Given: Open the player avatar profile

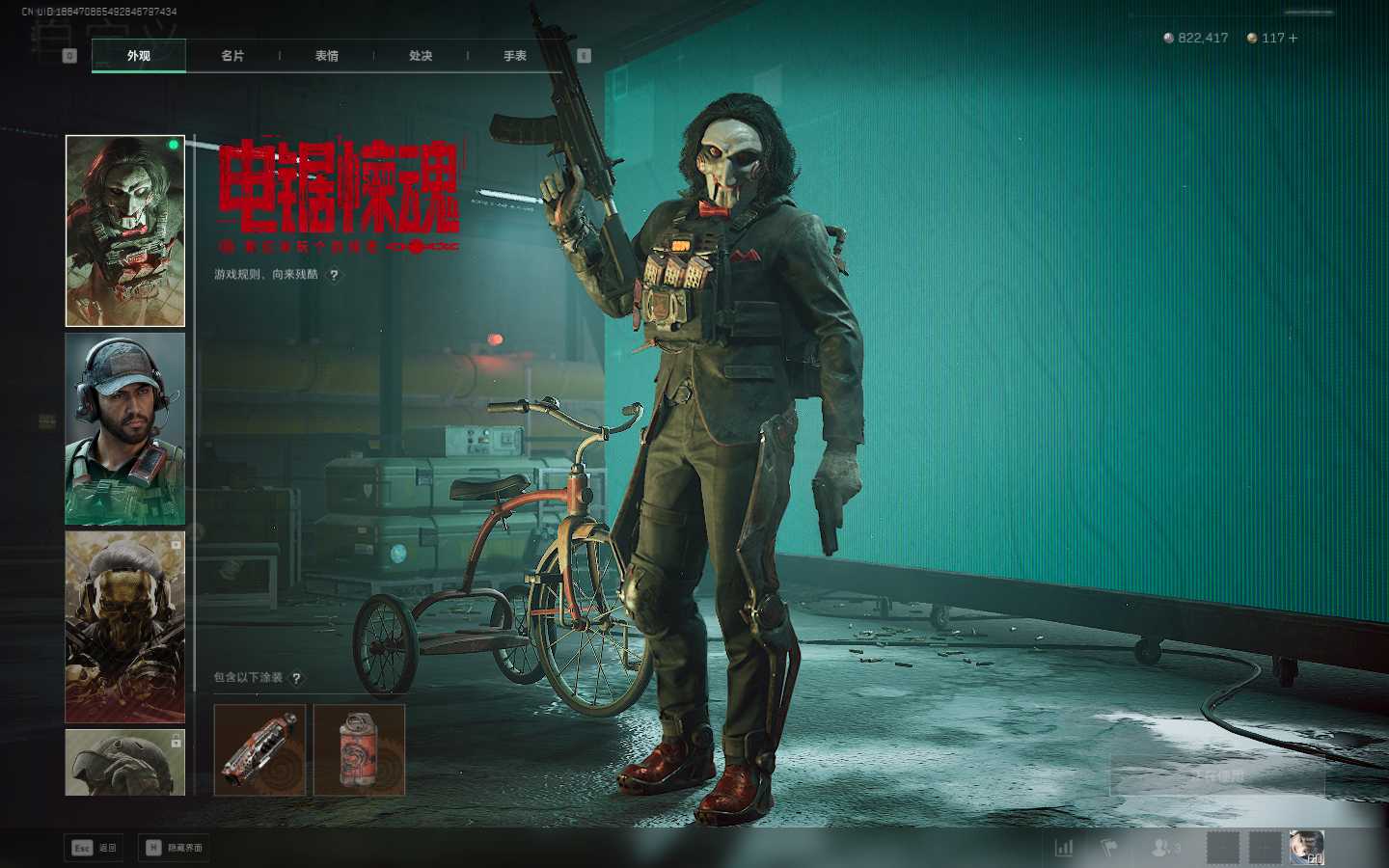Looking at the screenshot, I should coord(1306,848).
